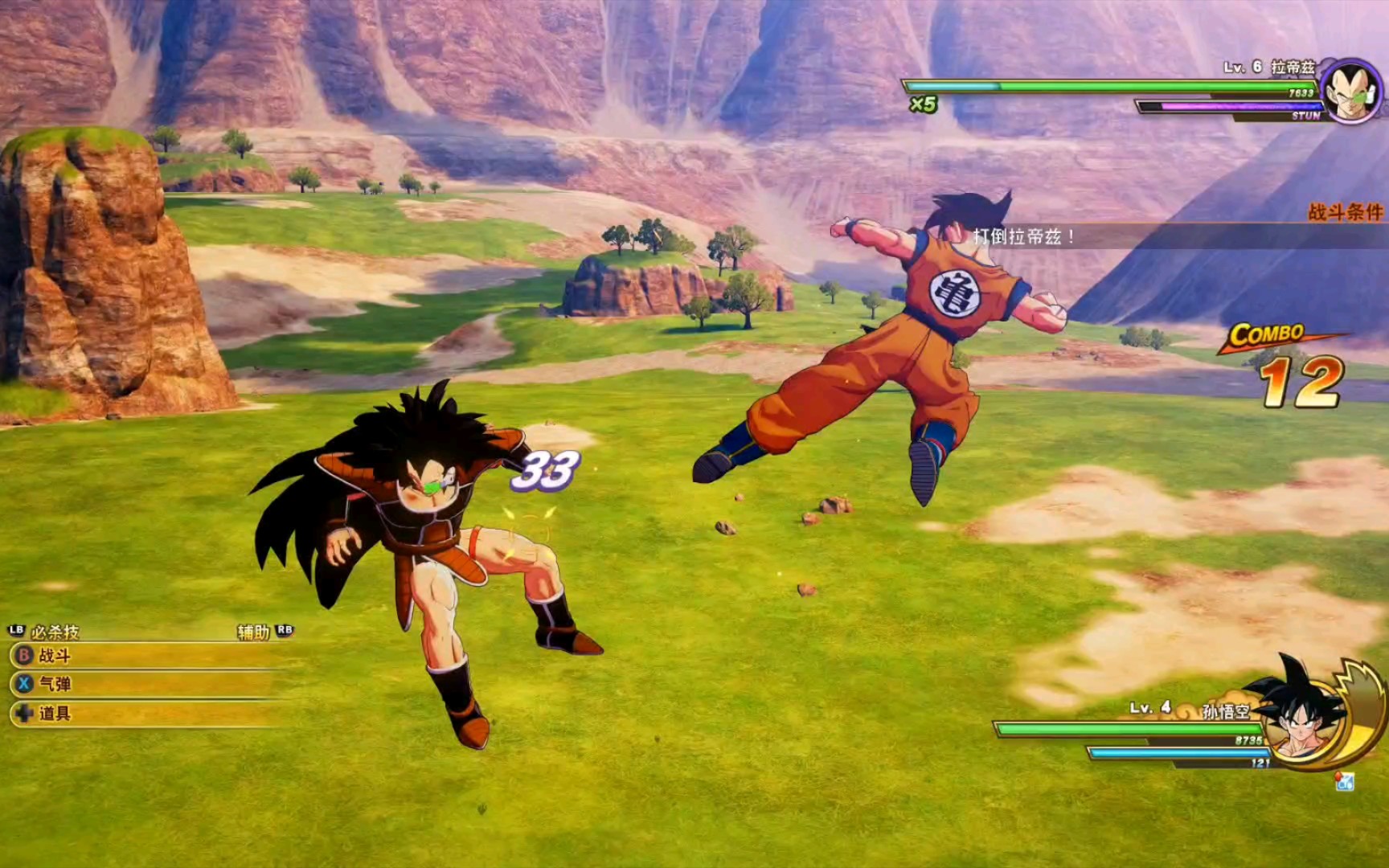Open the 辅助 support palette
Image resolution: width=1389 pixels, height=868 pixels.
coord(254,632)
